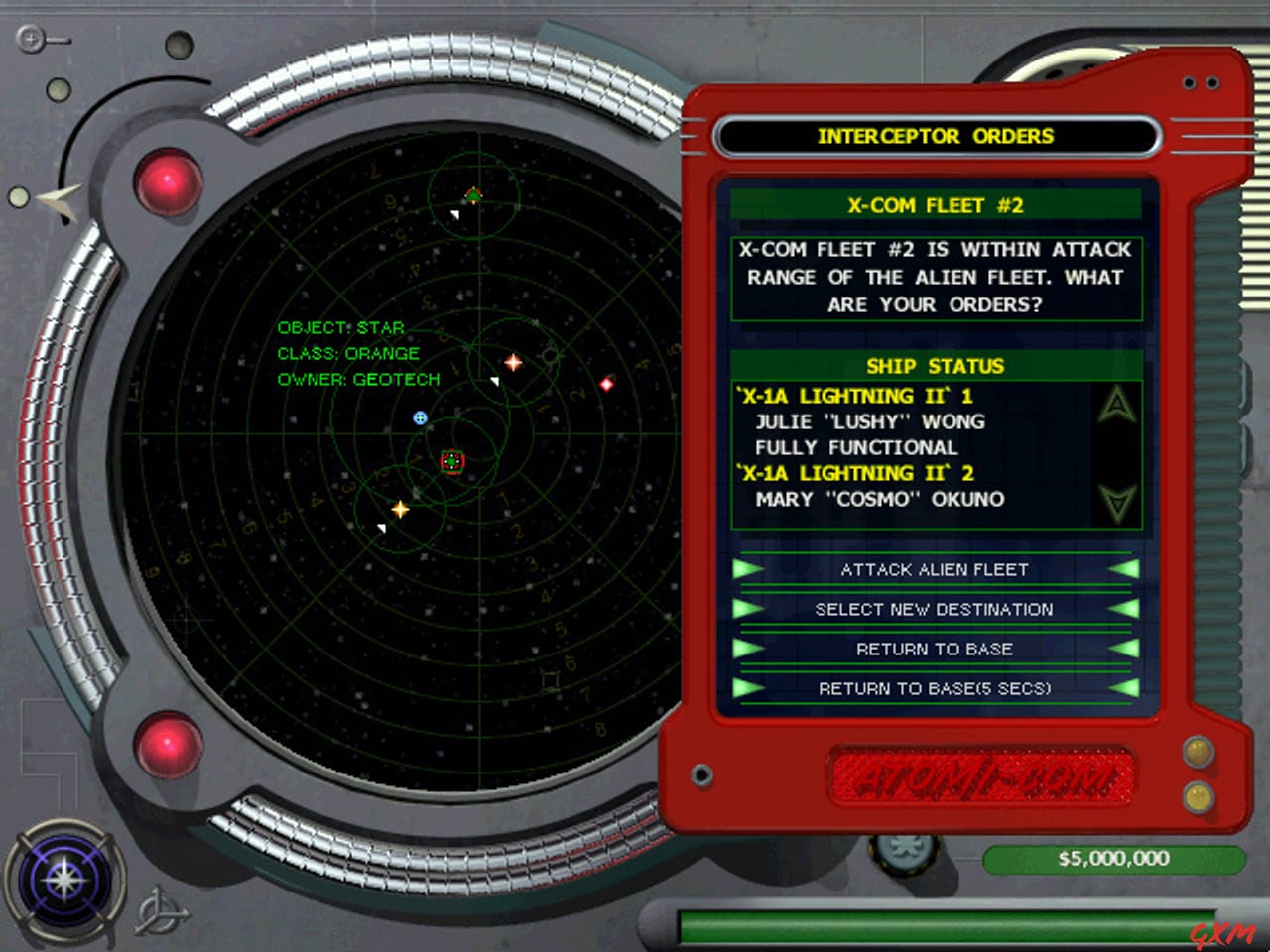Click the white ship arrow near the orange star

coord(495,380)
